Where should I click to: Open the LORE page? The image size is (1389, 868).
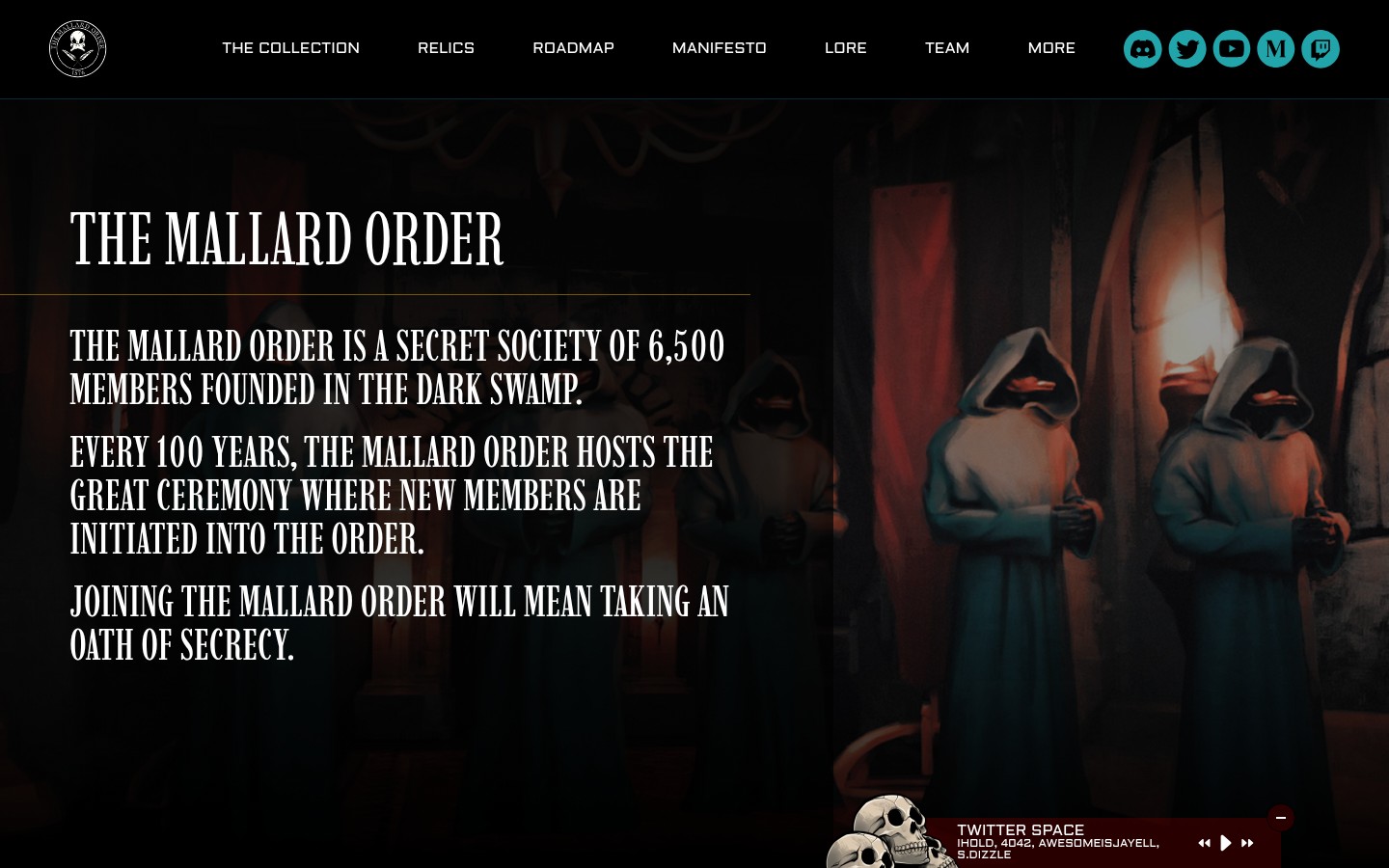click(x=846, y=48)
